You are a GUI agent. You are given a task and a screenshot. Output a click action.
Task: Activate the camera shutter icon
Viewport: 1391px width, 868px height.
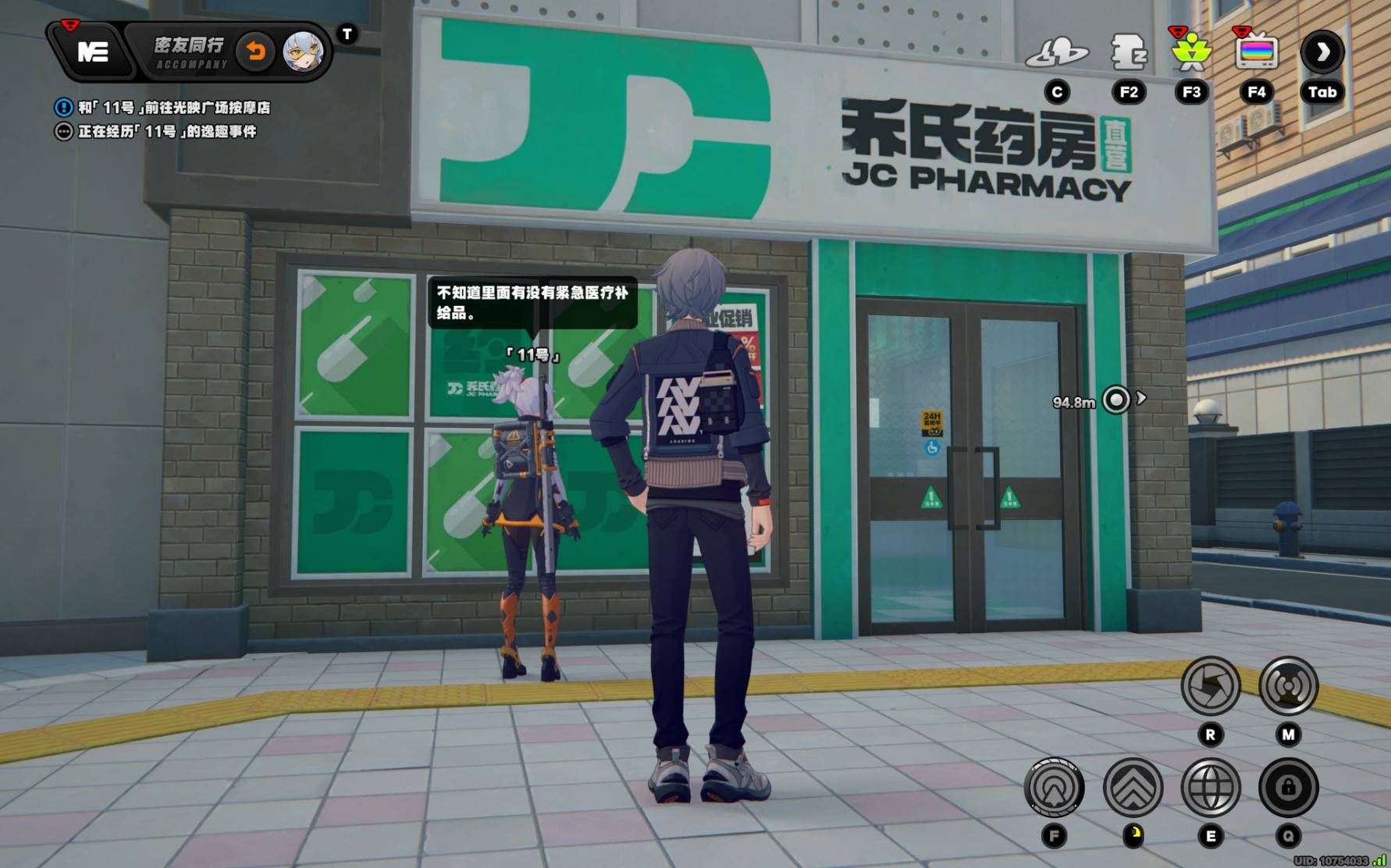pos(1210,686)
